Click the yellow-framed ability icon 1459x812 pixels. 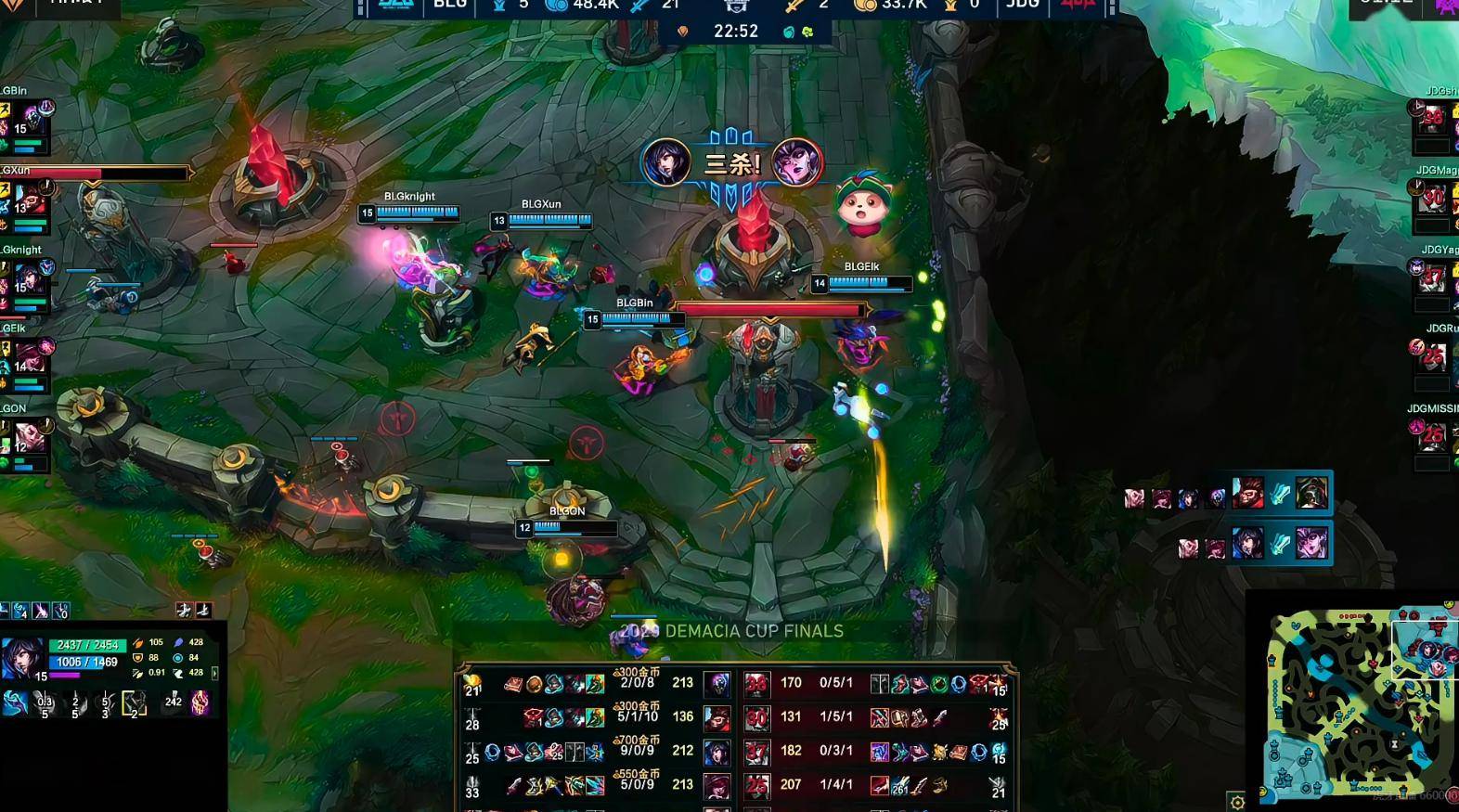134,704
